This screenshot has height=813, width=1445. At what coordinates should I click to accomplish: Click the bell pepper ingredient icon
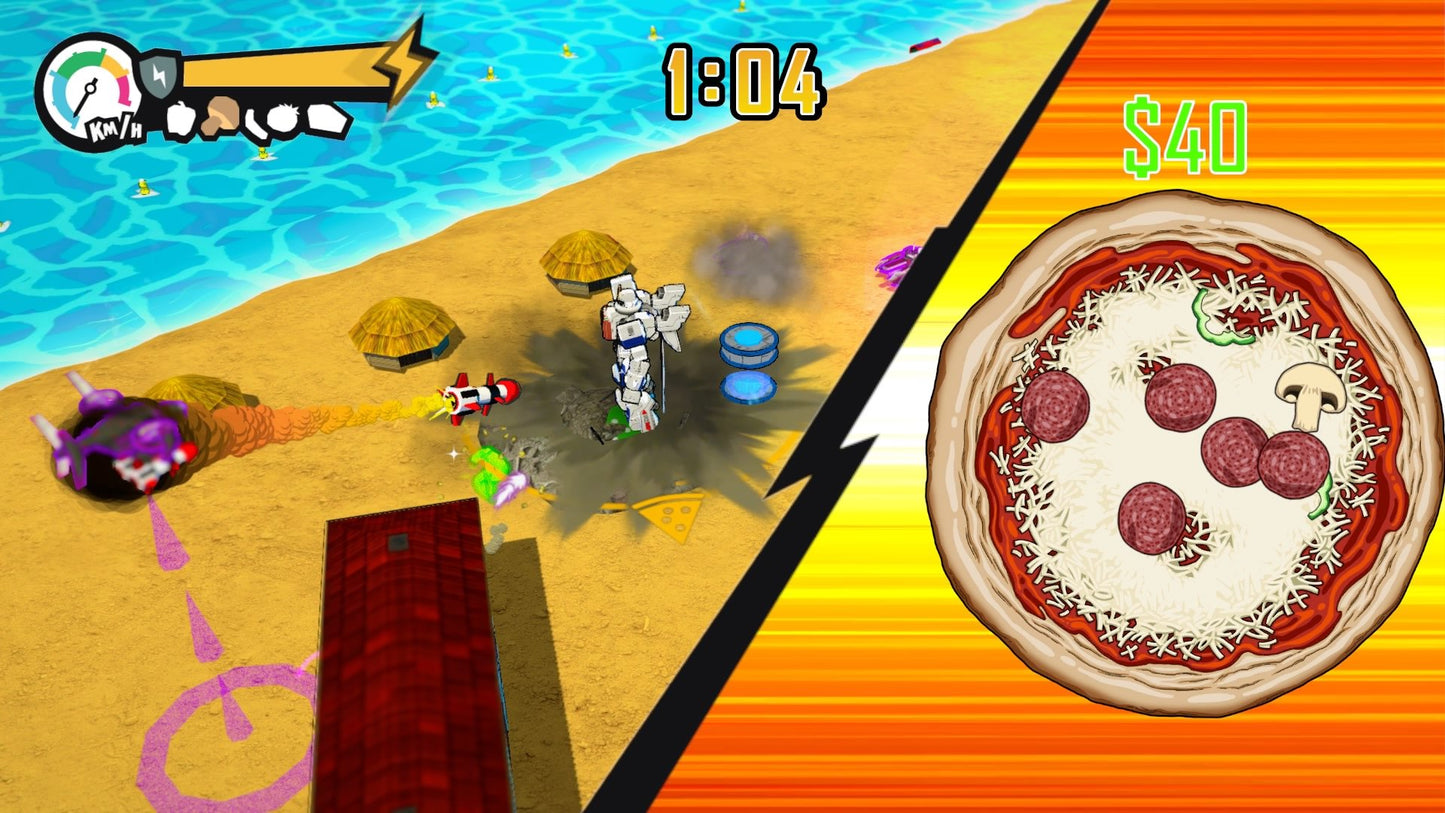181,119
